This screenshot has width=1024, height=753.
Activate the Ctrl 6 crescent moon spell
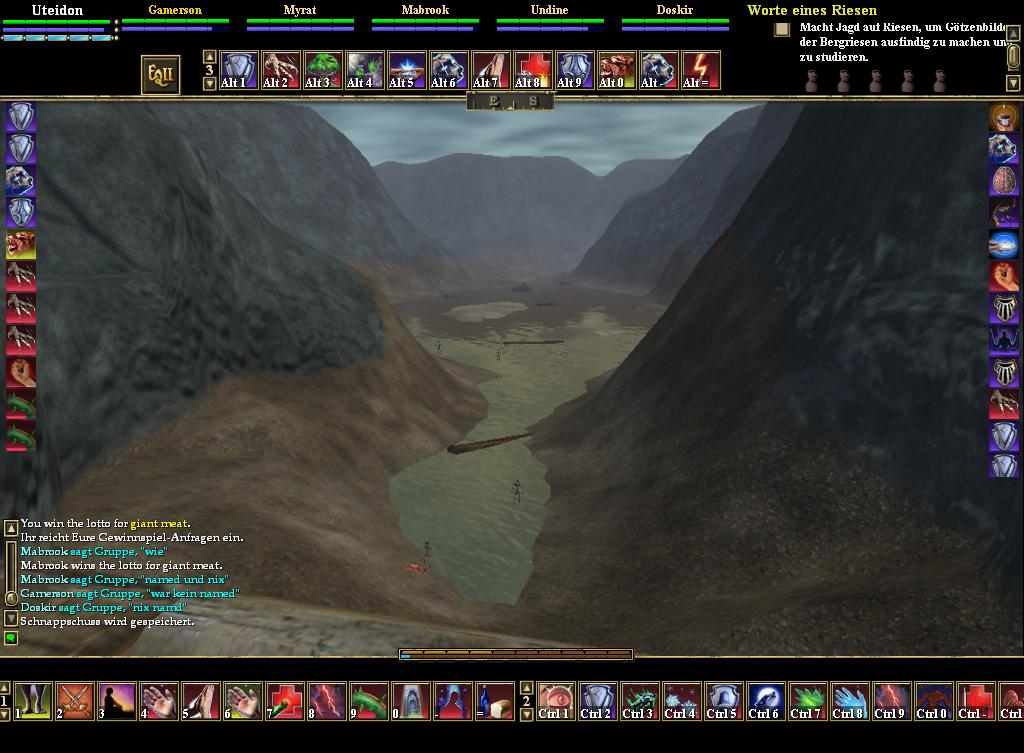tap(765, 701)
